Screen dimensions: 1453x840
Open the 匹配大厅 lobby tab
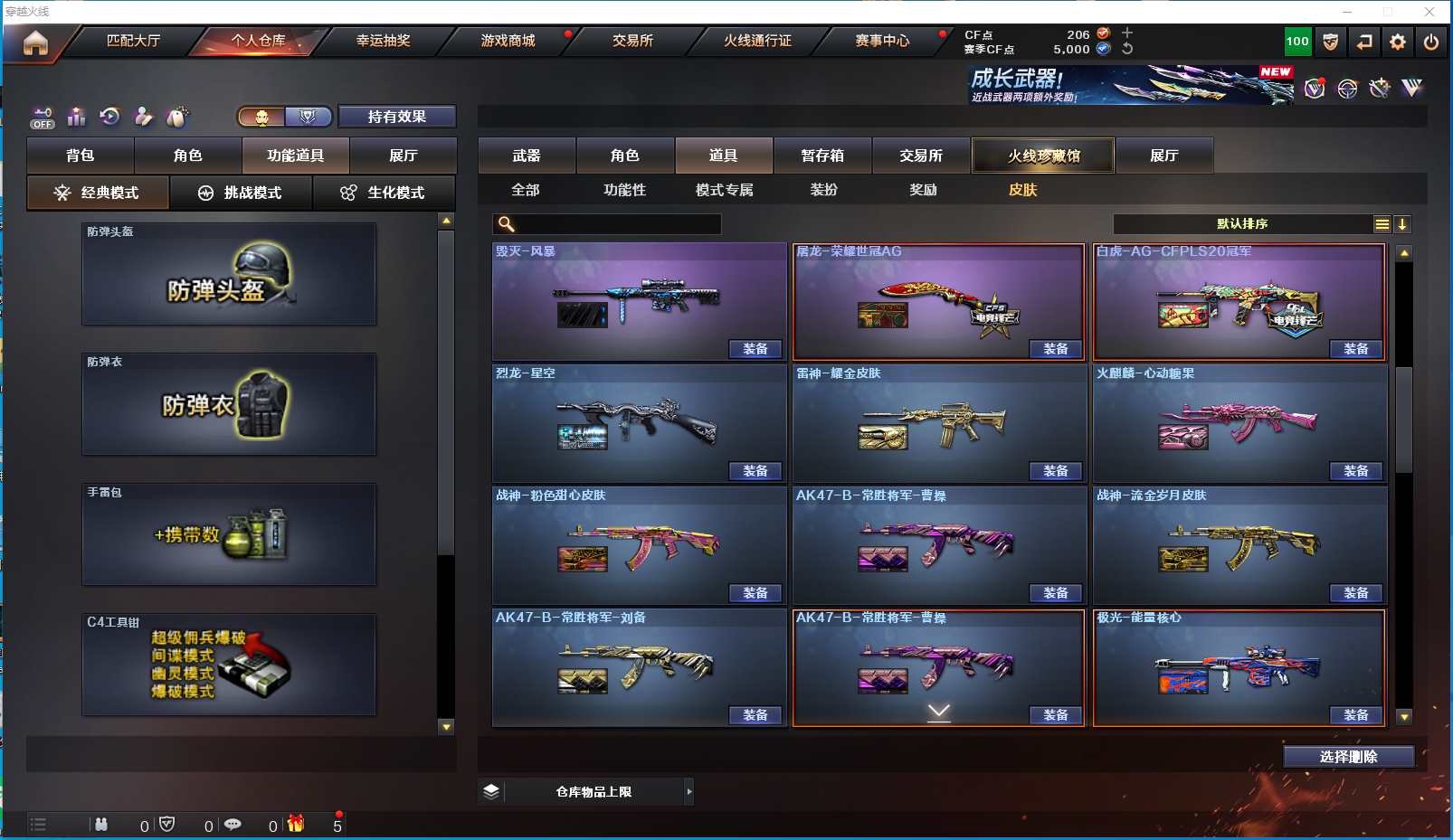[x=133, y=41]
